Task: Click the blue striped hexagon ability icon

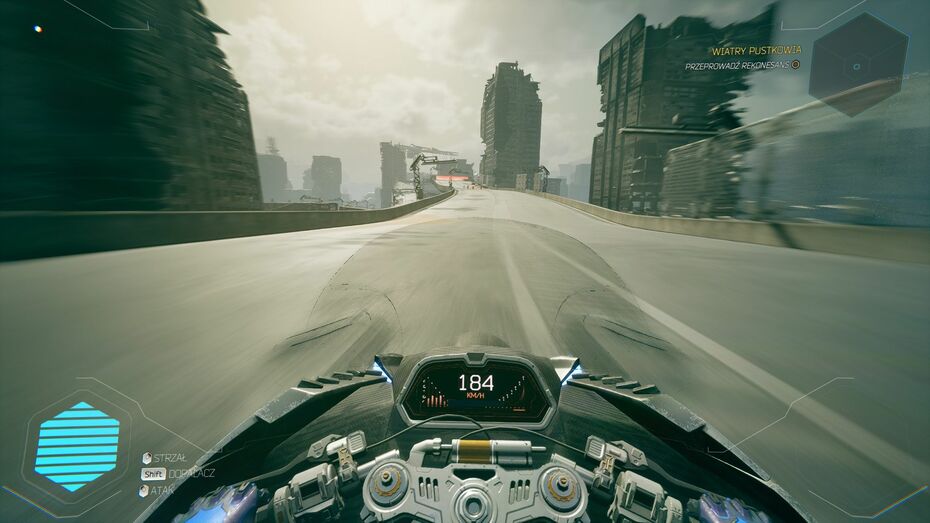Action: (77, 446)
